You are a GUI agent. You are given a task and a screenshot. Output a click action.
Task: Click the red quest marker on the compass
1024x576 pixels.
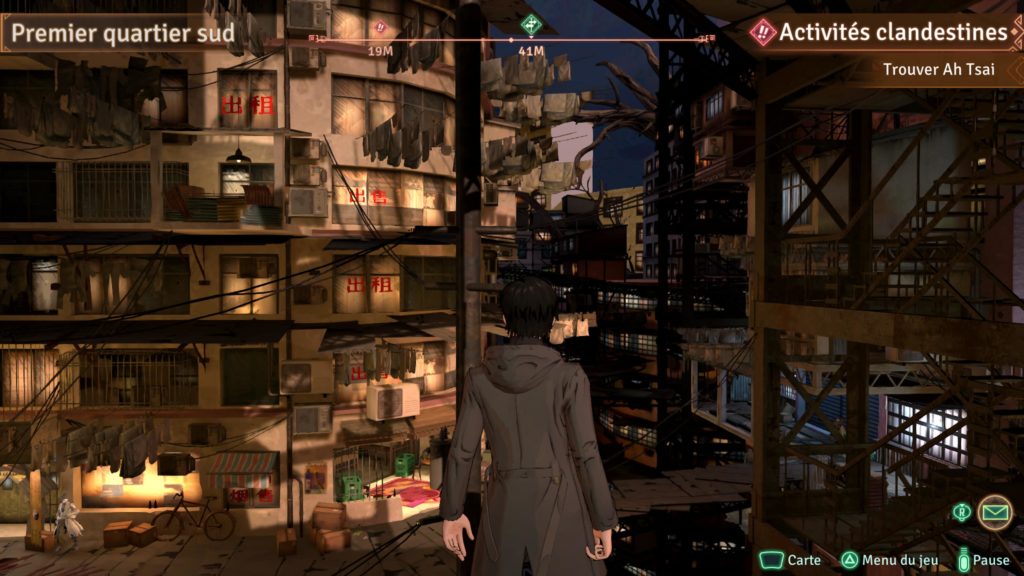[380, 28]
